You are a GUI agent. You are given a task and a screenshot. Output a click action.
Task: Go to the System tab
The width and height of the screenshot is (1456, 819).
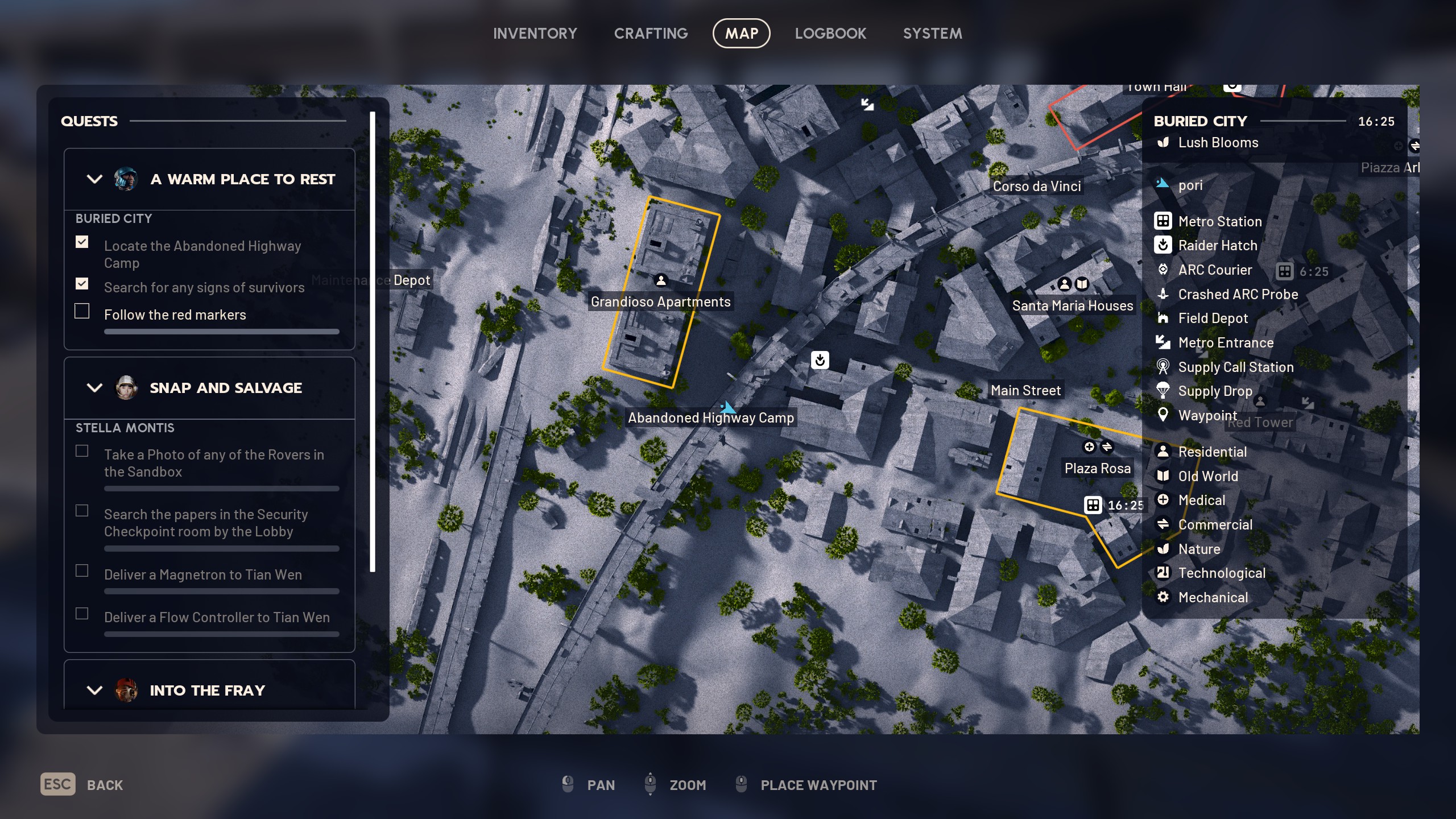pyautogui.click(x=932, y=34)
